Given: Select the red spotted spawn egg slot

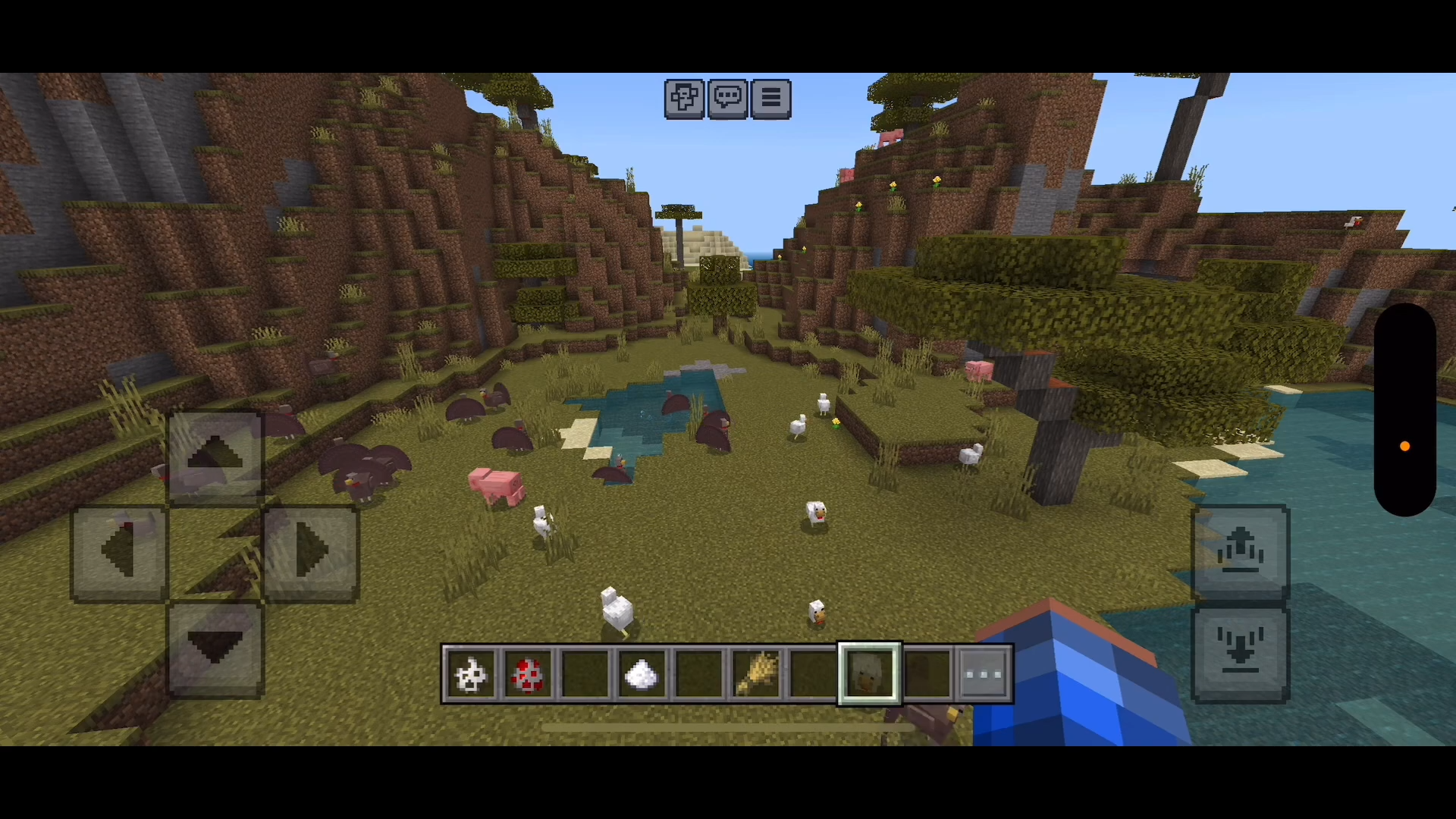Looking at the screenshot, I should 528,674.
